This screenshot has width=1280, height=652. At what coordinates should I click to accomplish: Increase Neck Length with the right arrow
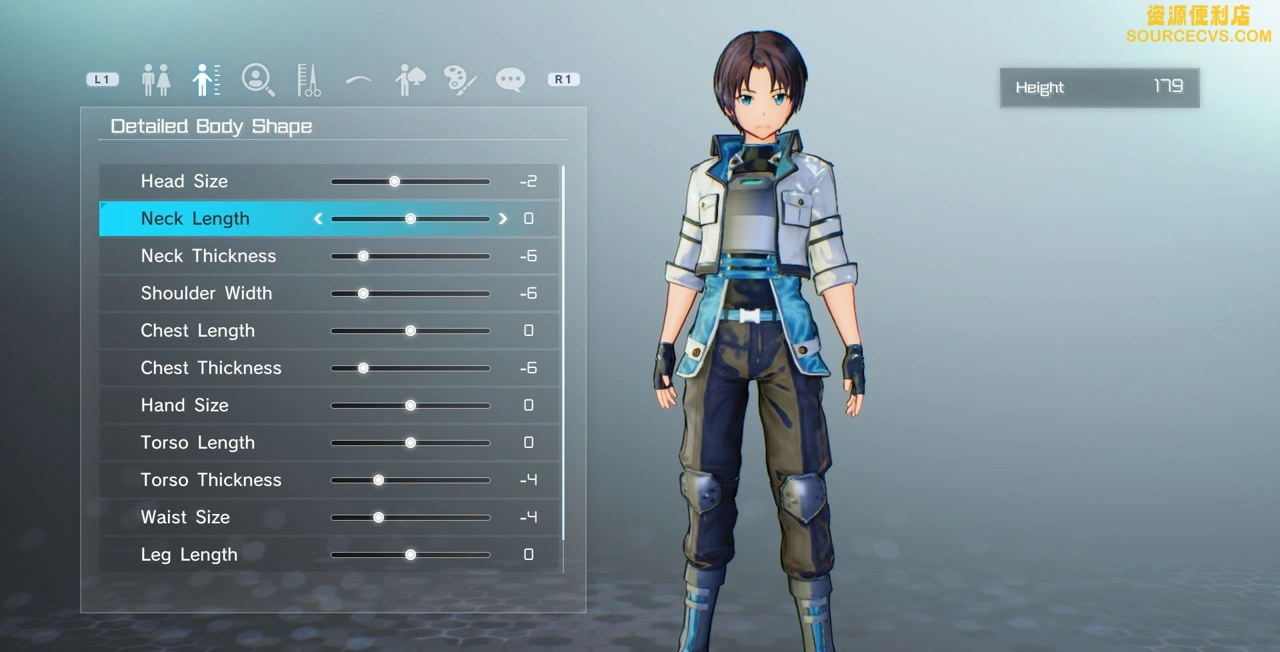pos(503,219)
